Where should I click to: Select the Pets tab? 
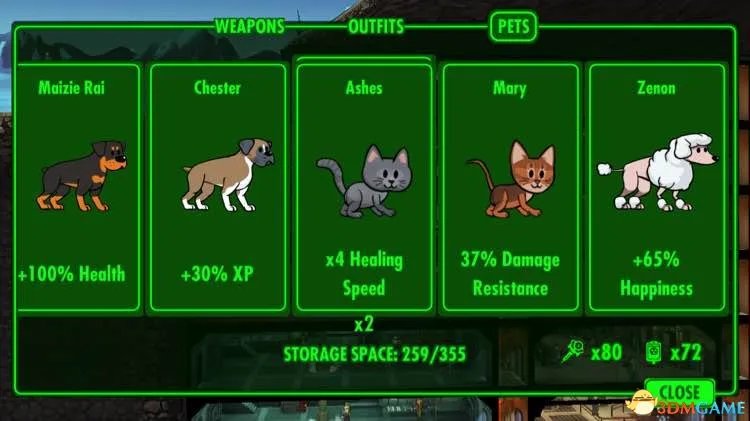[x=512, y=27]
